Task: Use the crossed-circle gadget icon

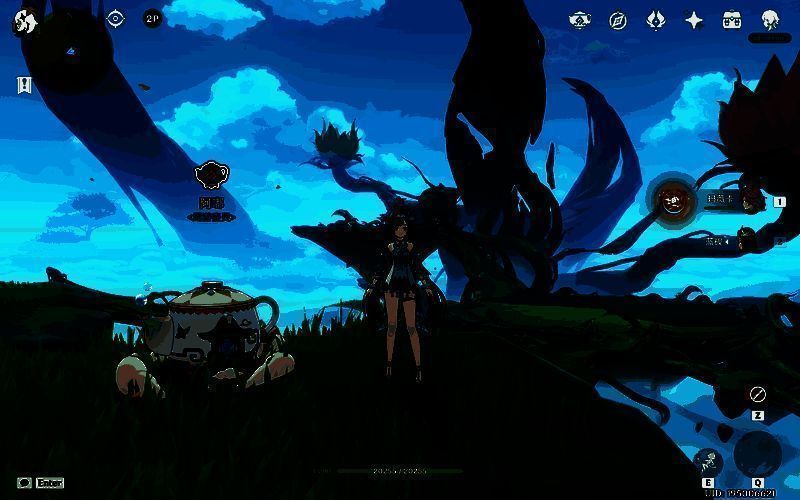Action: point(758,394)
